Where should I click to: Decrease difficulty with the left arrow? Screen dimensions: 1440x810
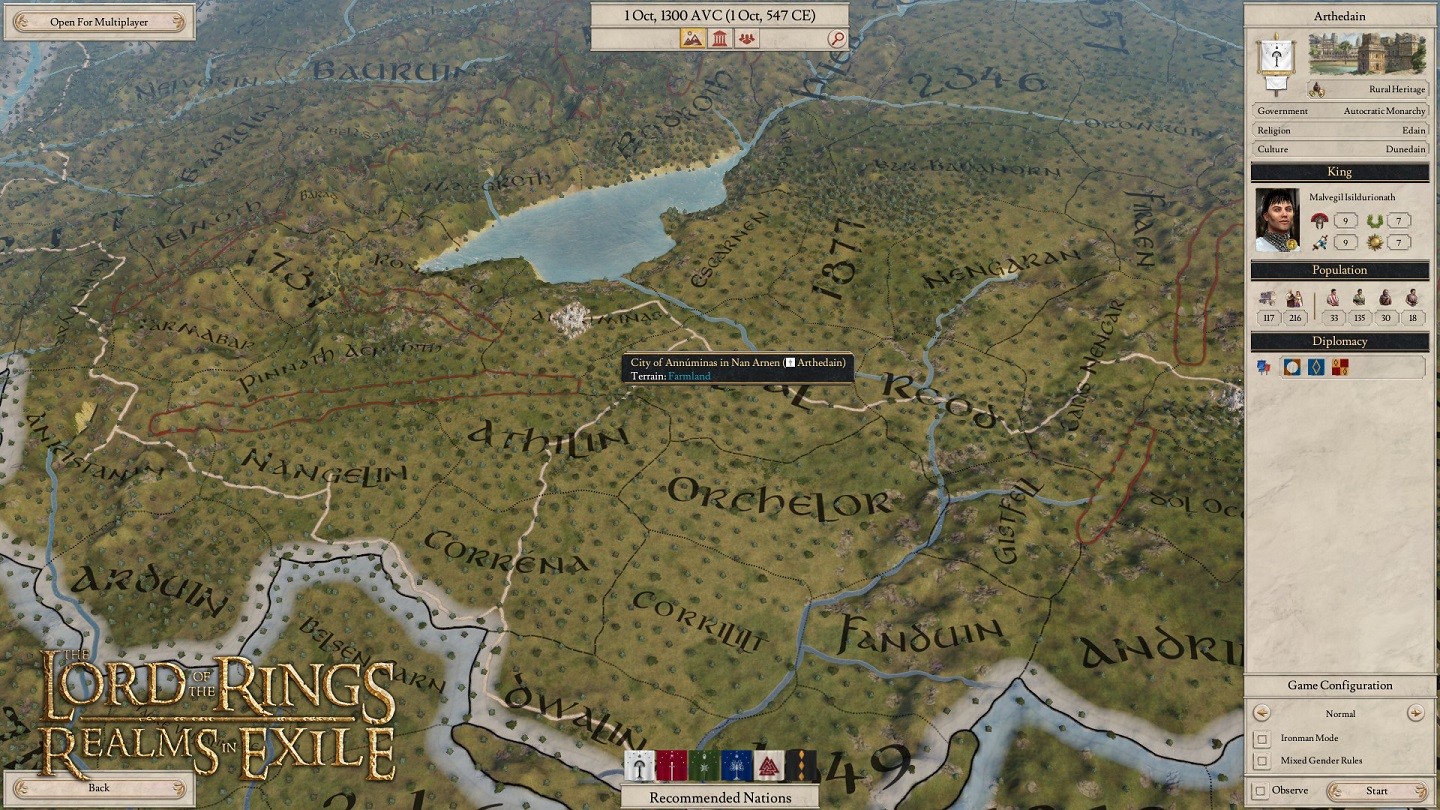[x=1262, y=713]
